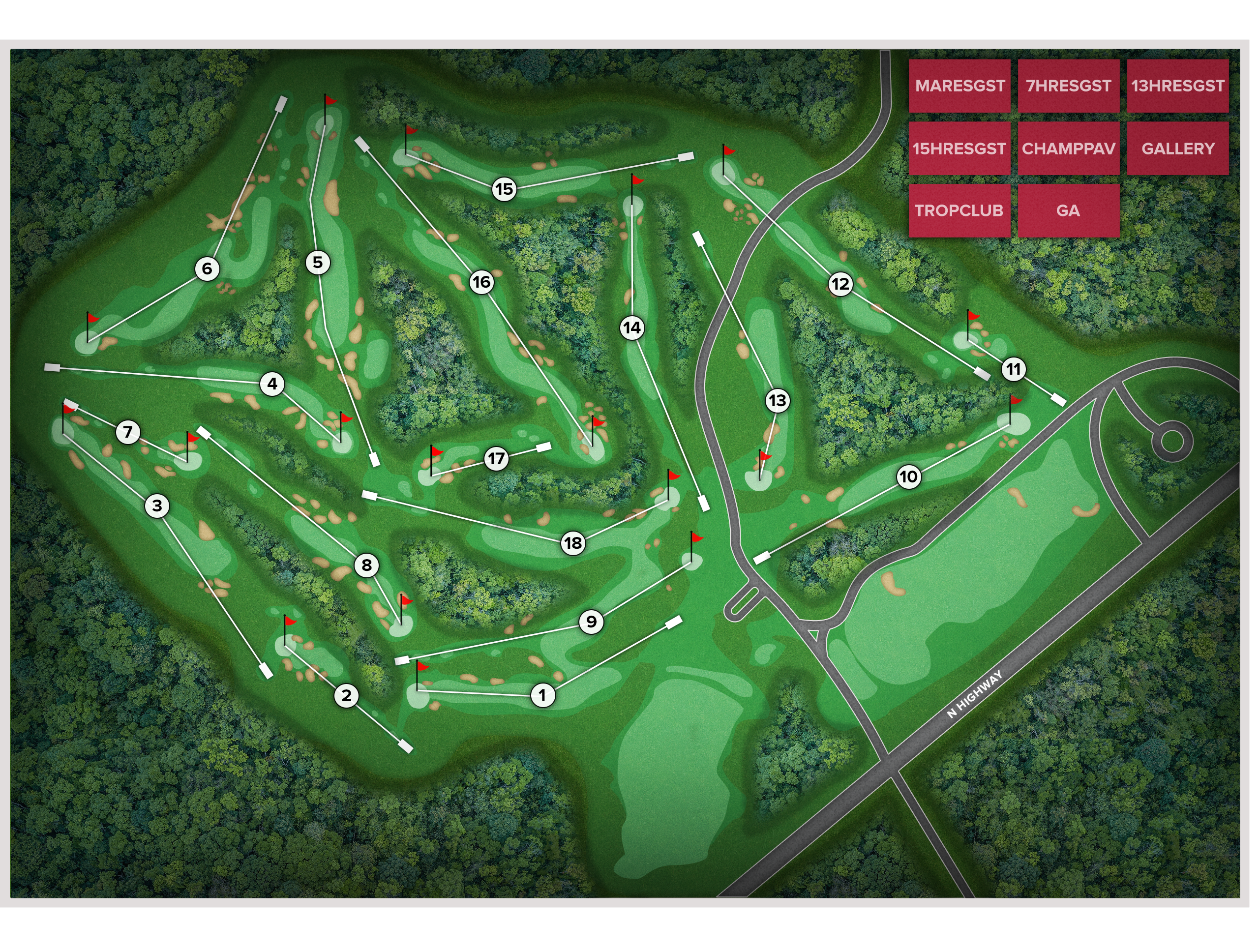Pick the hole 12 number marker

[x=840, y=284]
